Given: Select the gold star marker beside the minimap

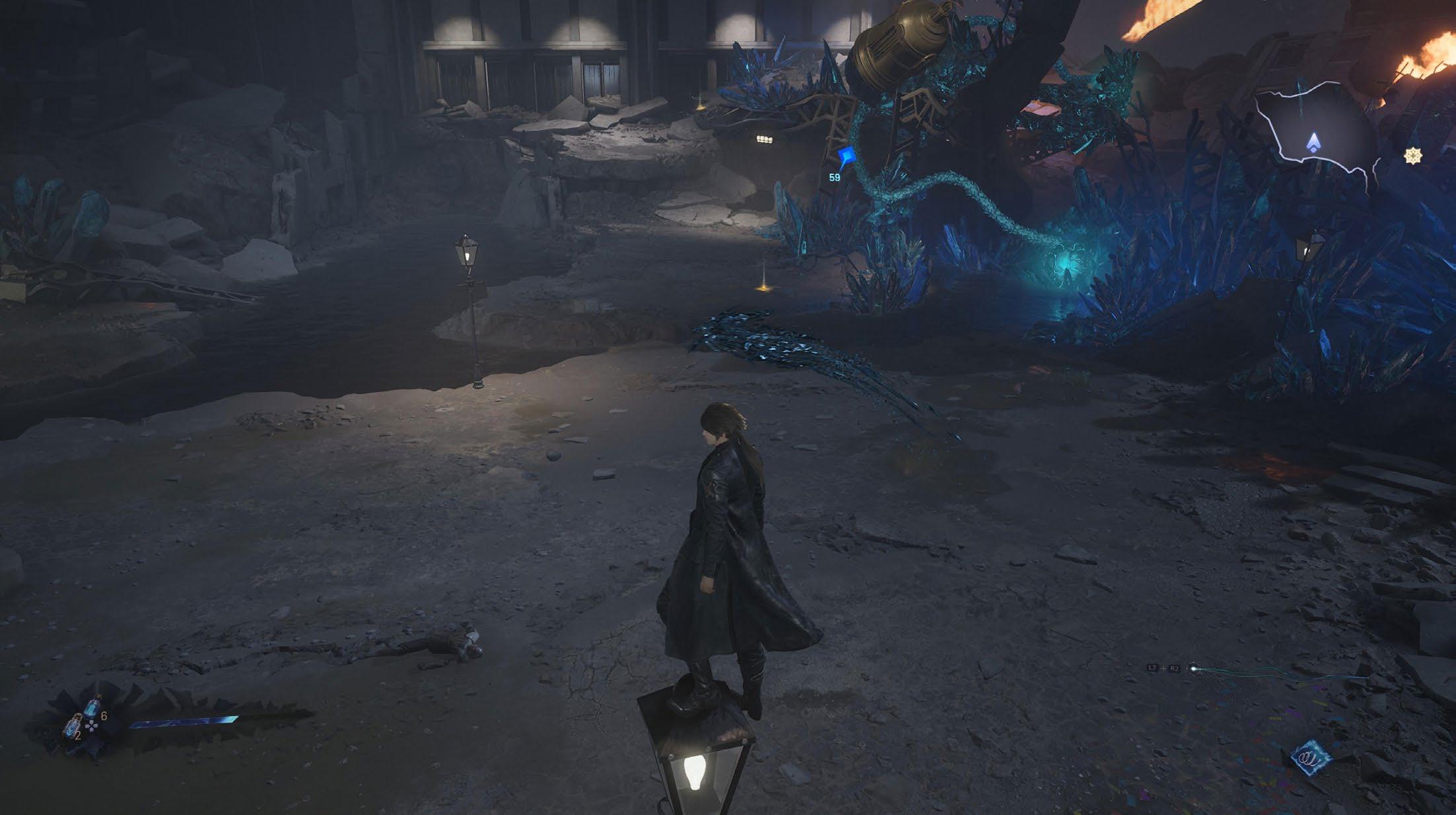Looking at the screenshot, I should click(x=1412, y=156).
